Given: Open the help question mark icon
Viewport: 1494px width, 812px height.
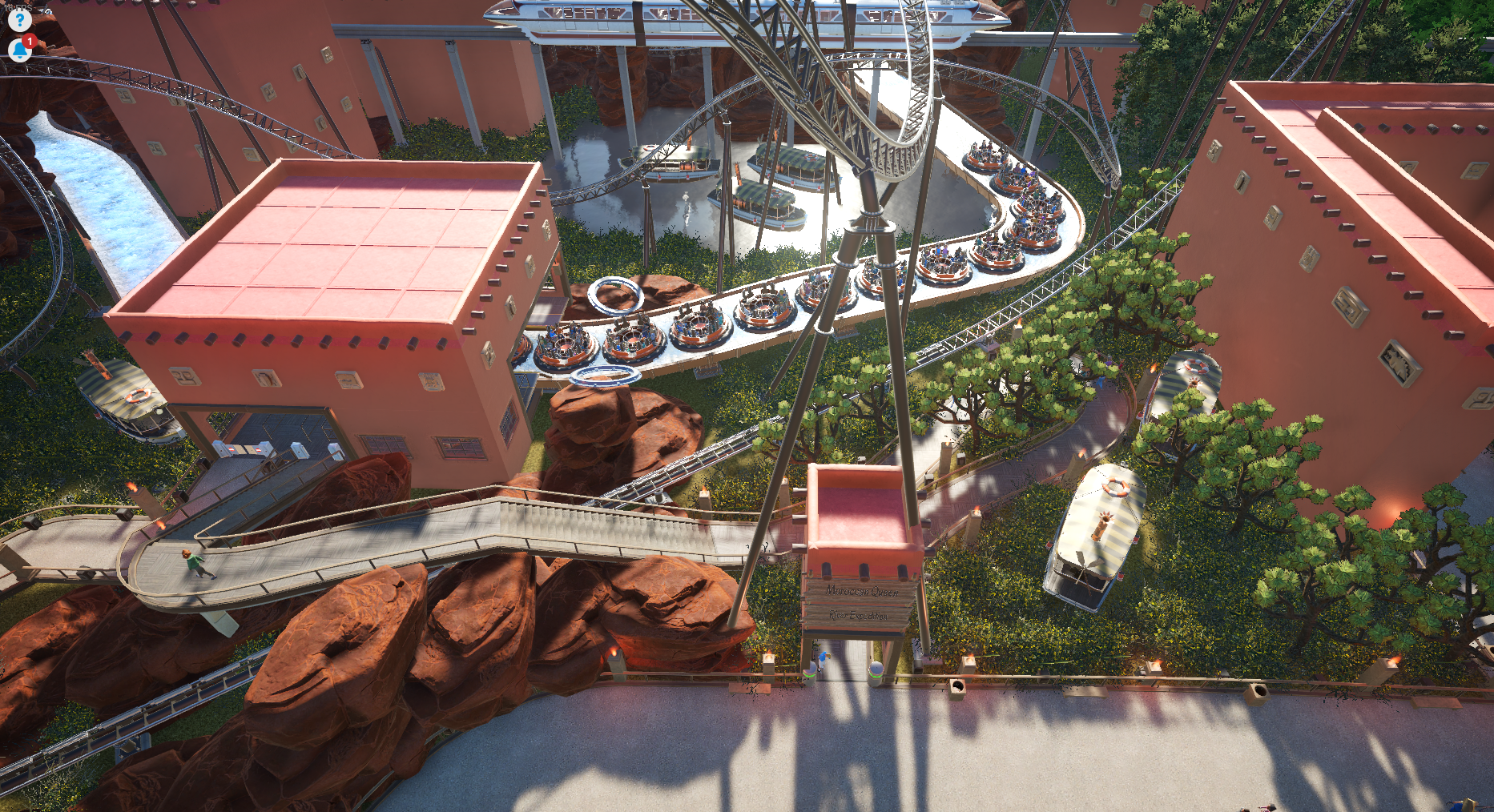Looking at the screenshot, I should (19, 19).
